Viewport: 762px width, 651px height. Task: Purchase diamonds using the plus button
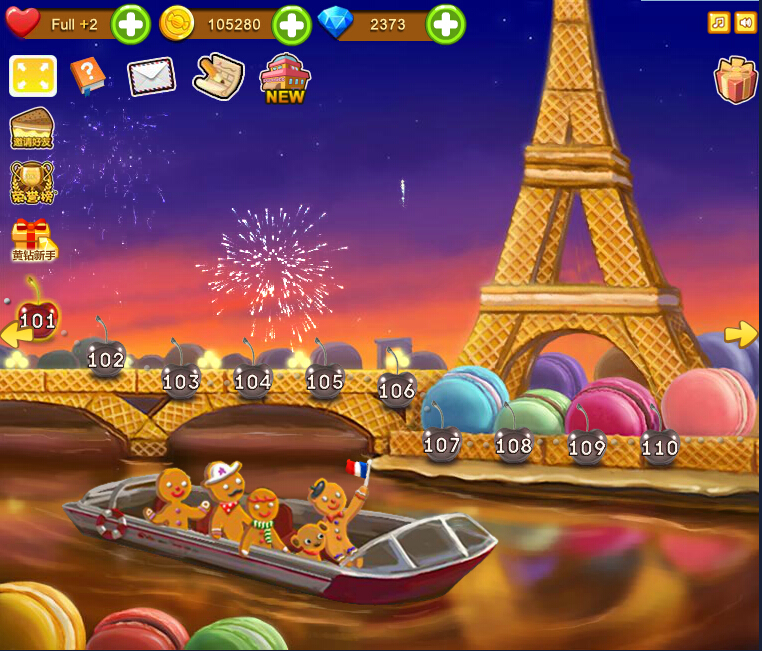446,24
